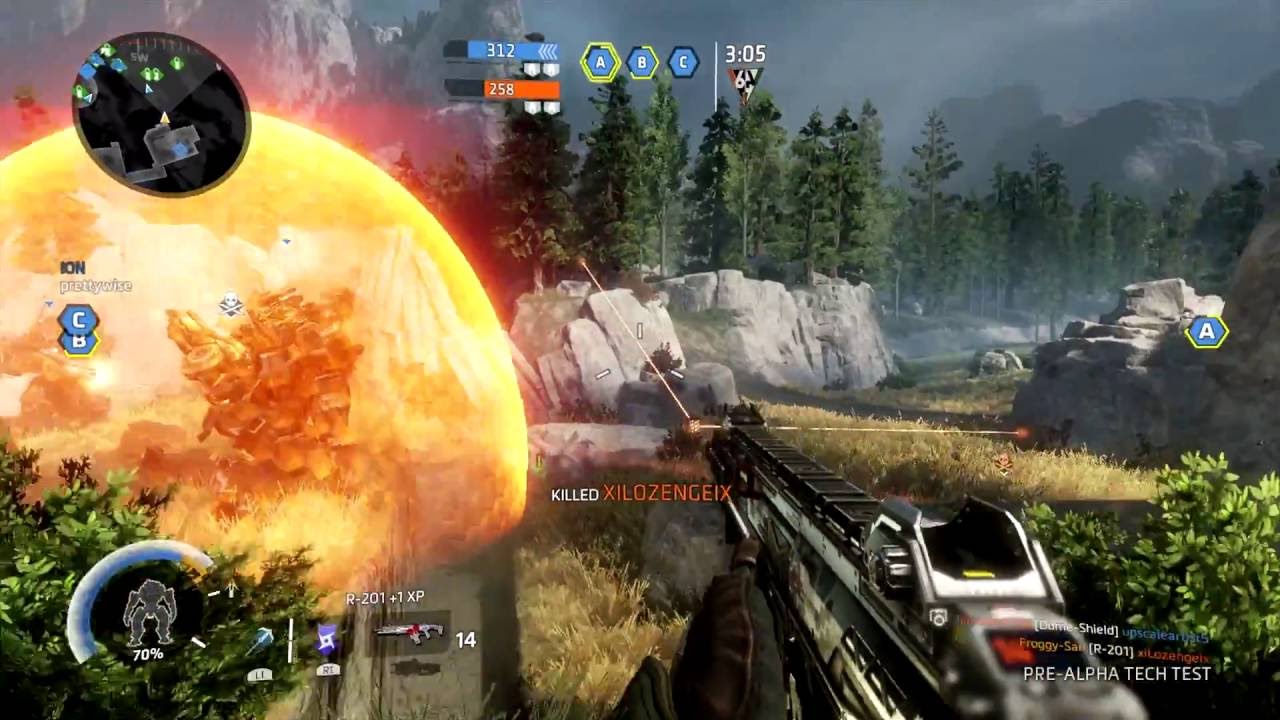Activate the blue pulse blade tactical icon
The width and height of the screenshot is (1280, 720).
click(x=261, y=641)
